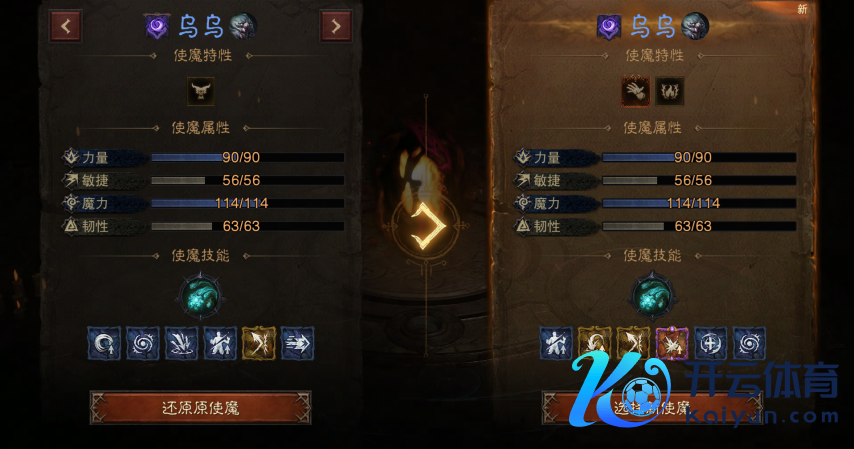Inspect the purple-framed skill icon
Image resolution: width=854 pixels, height=449 pixels.
pos(672,343)
